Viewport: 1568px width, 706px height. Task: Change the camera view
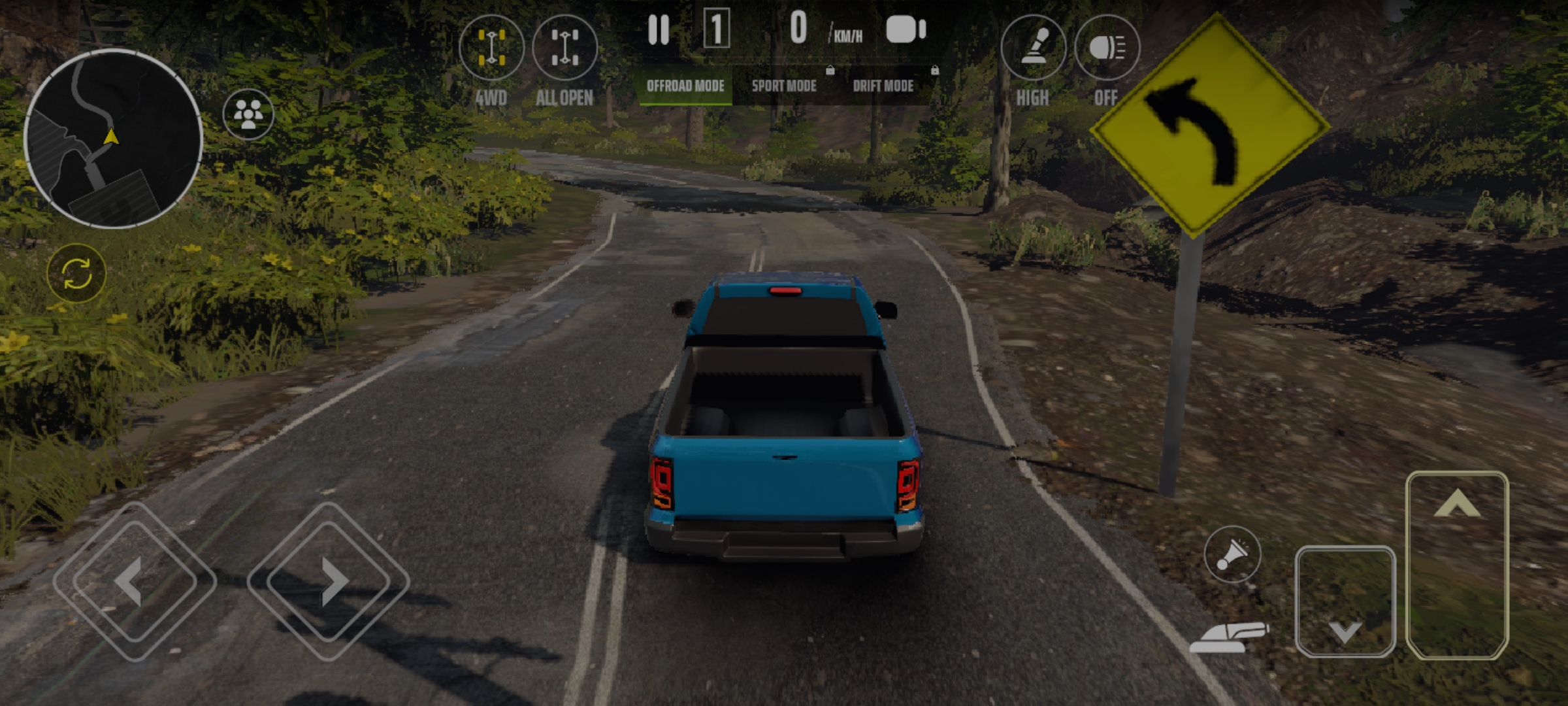point(906,30)
